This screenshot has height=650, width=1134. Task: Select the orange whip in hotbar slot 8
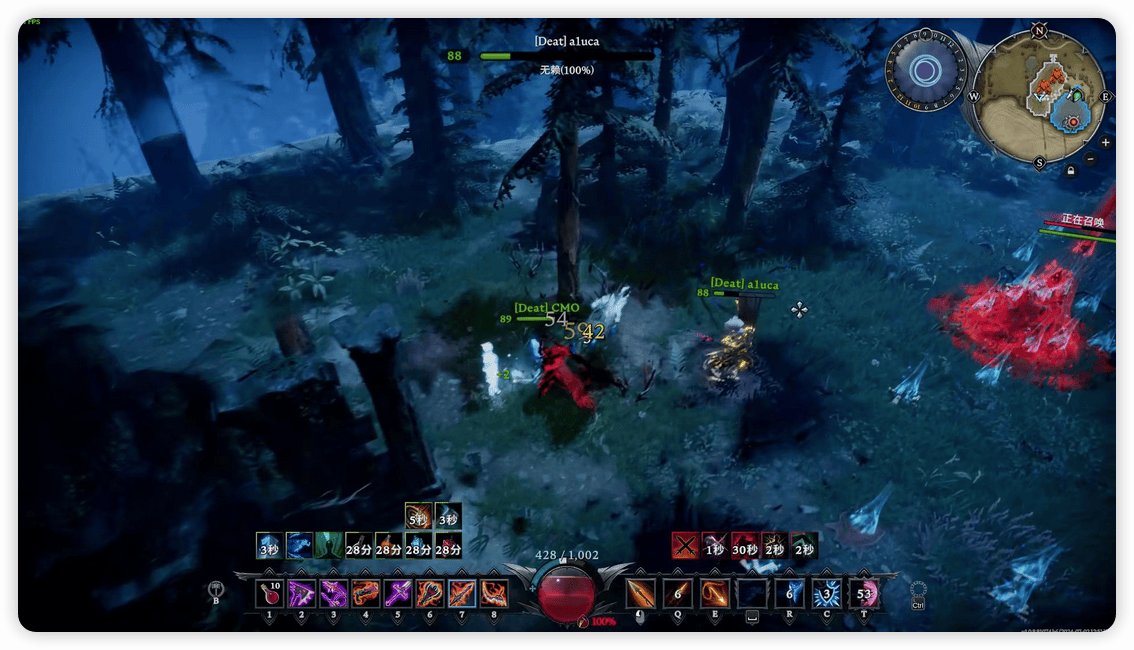pos(494,594)
